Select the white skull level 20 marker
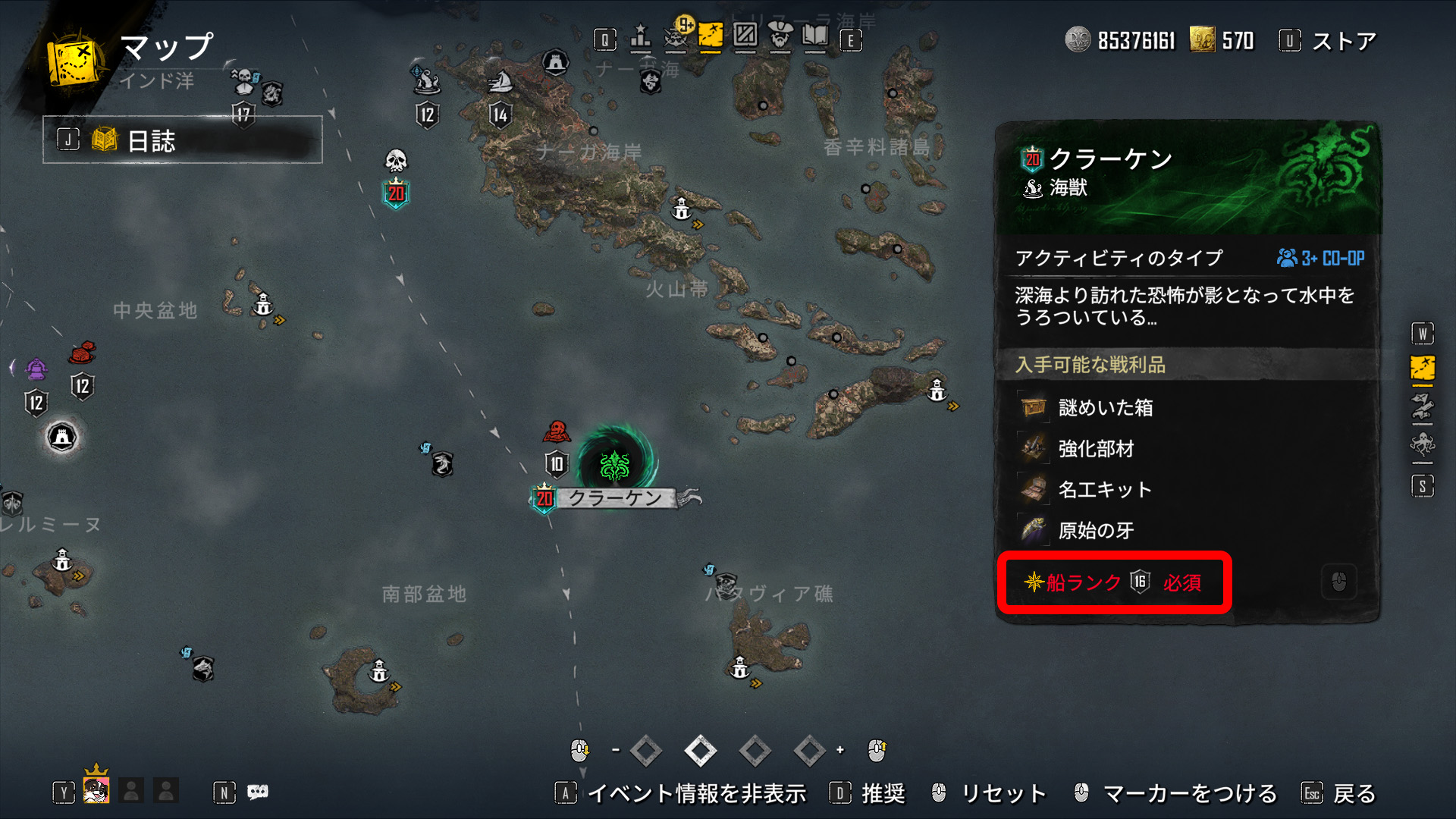 396,161
